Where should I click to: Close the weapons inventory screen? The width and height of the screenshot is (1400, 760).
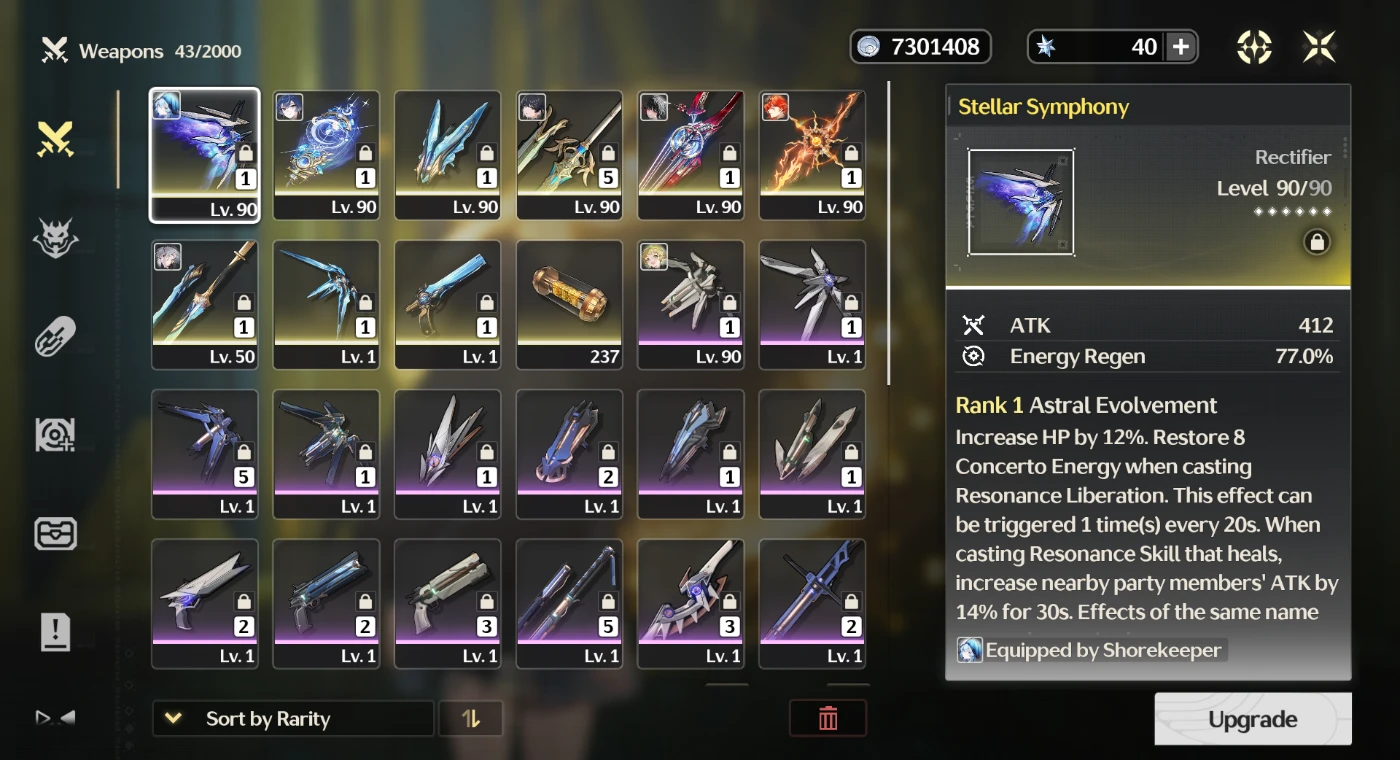[1319, 47]
